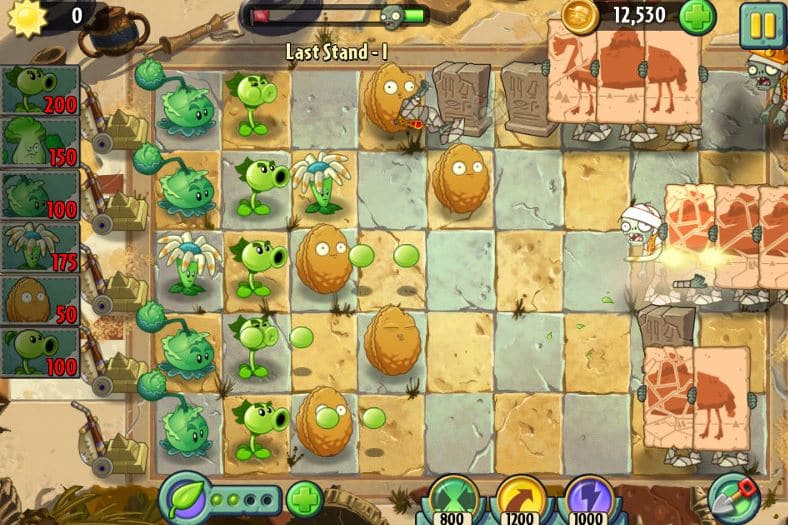Image resolution: width=788 pixels, height=525 pixels.
Task: Select the Repeater seed packet costing 200
Action: [41, 90]
